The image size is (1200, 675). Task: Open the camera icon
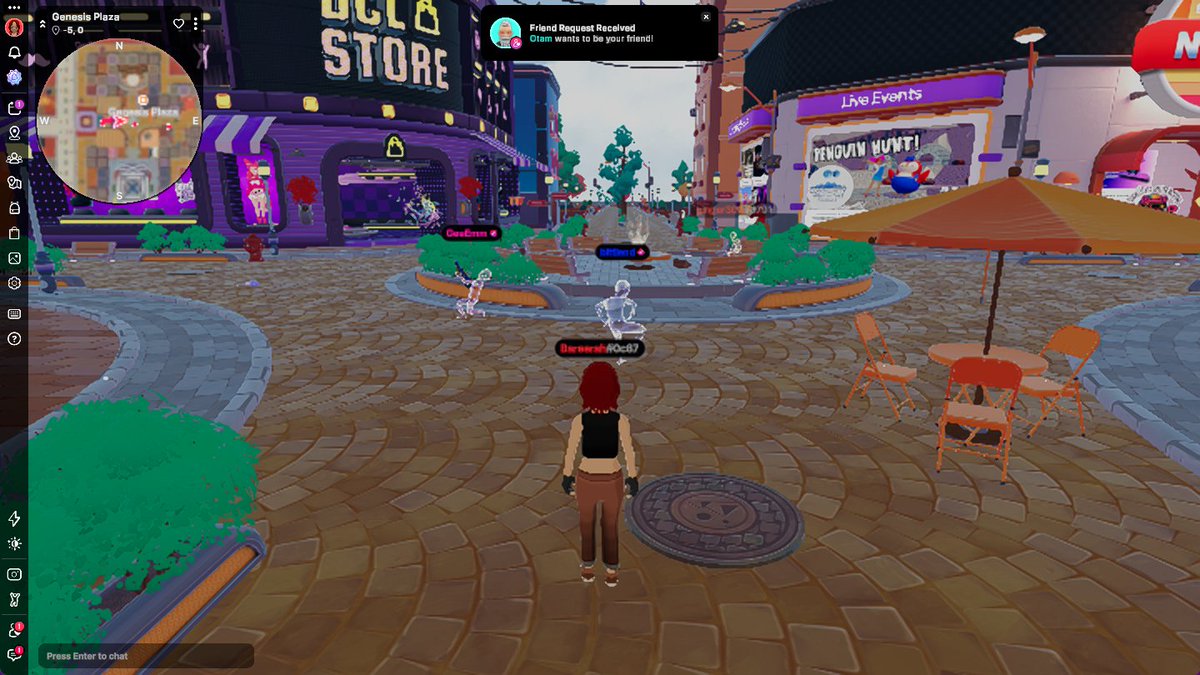pos(14,574)
